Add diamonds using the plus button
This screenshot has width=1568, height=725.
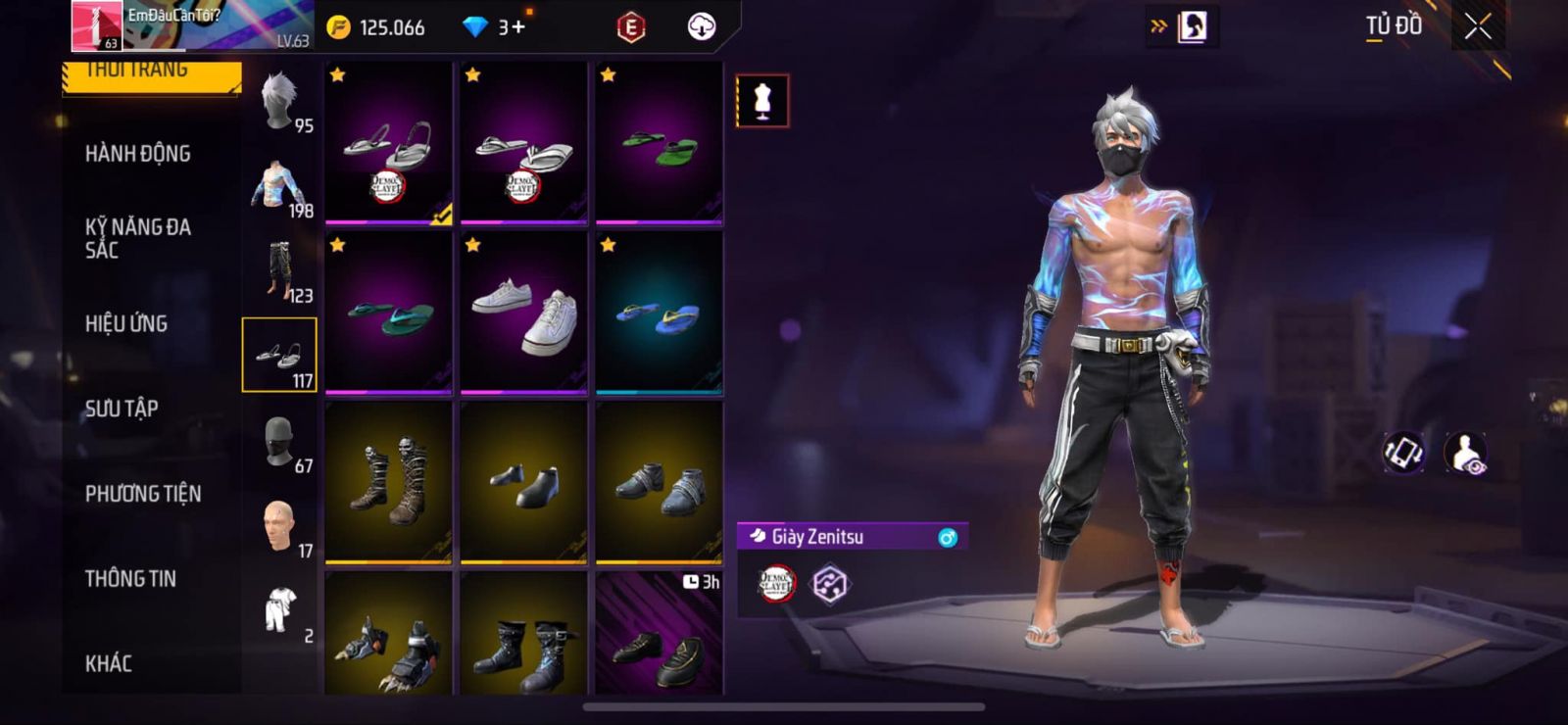[x=517, y=27]
